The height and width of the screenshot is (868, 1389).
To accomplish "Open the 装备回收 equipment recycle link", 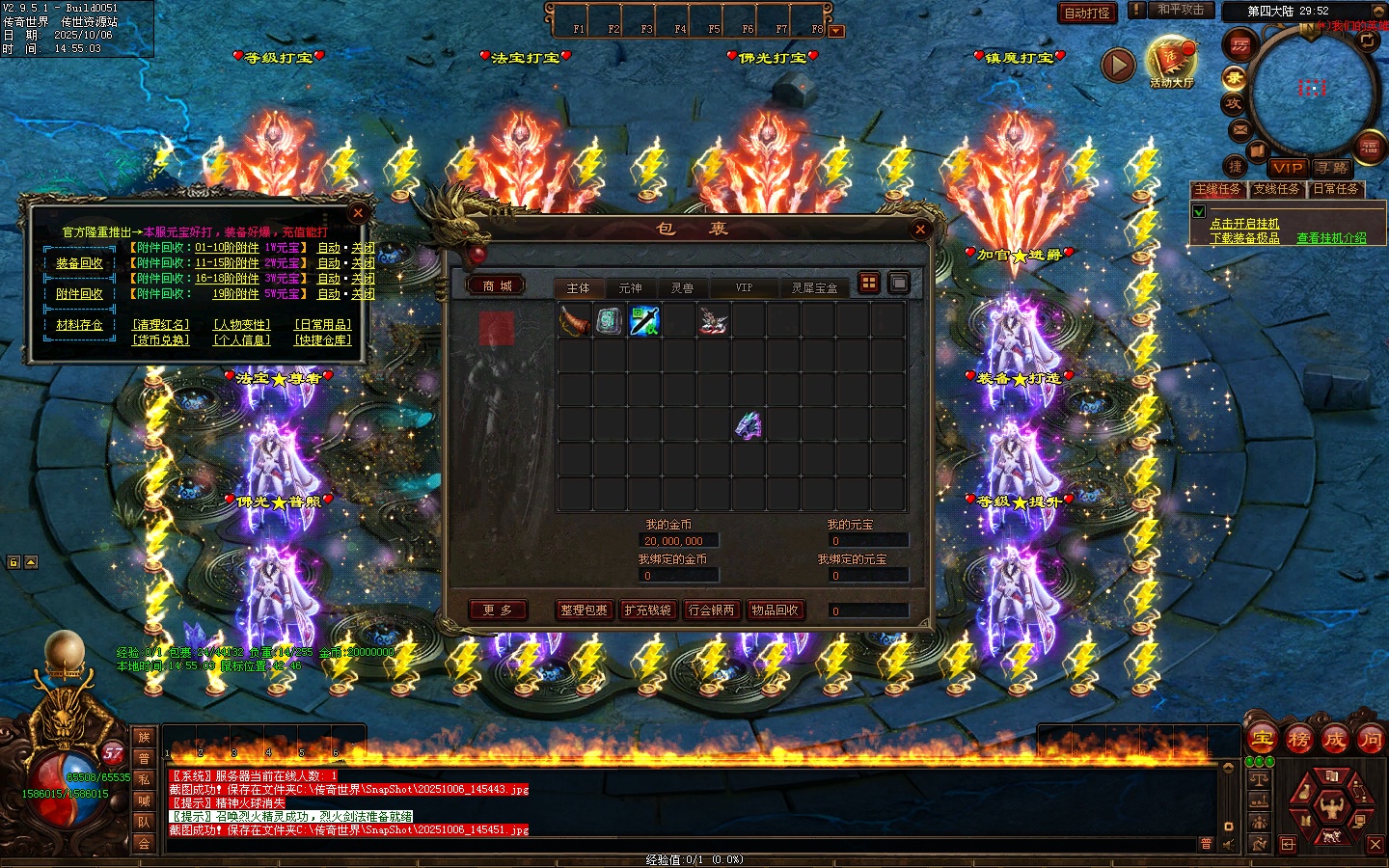I will coord(79,263).
